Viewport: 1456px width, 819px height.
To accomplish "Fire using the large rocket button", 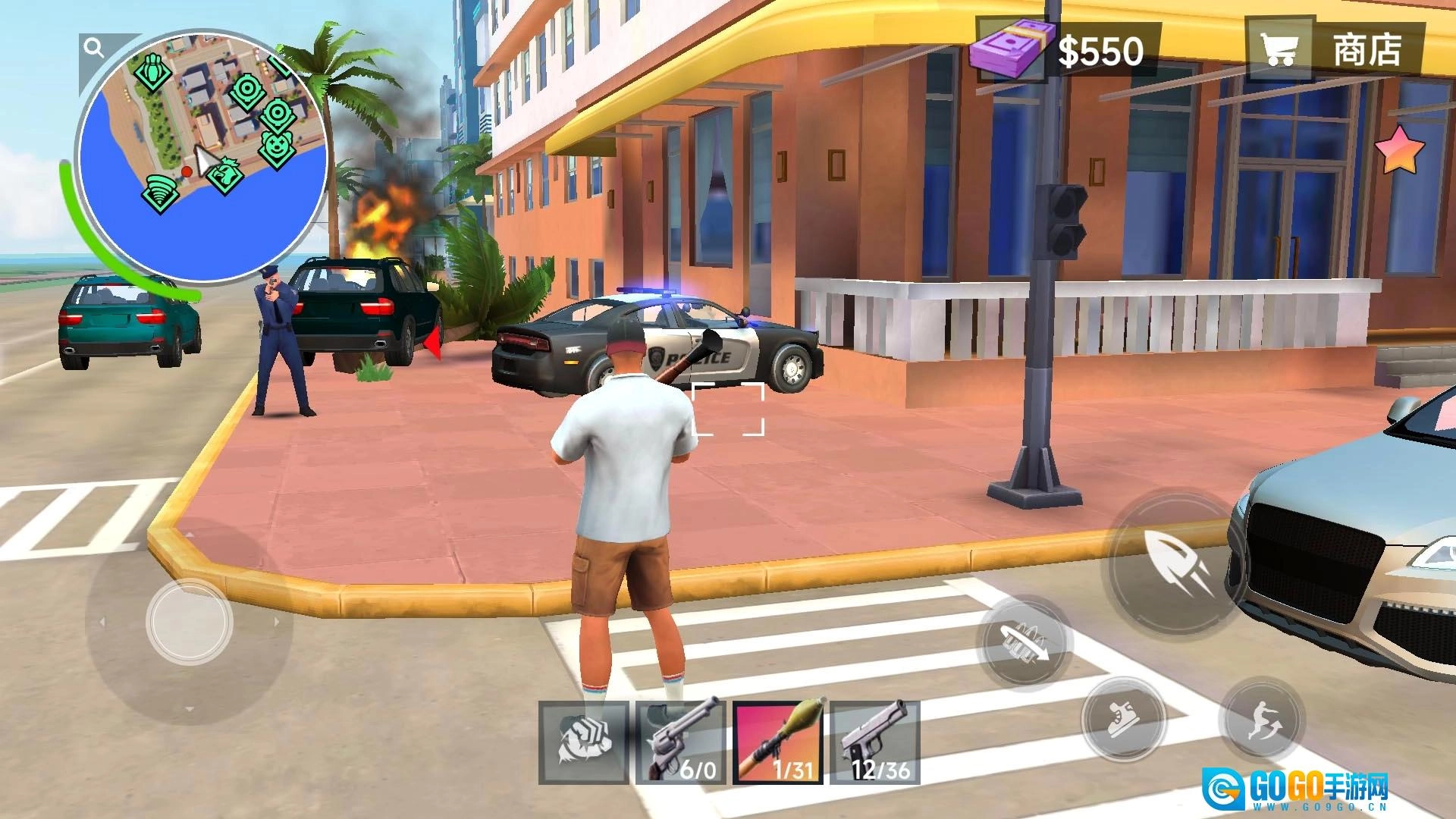I will point(1177,563).
